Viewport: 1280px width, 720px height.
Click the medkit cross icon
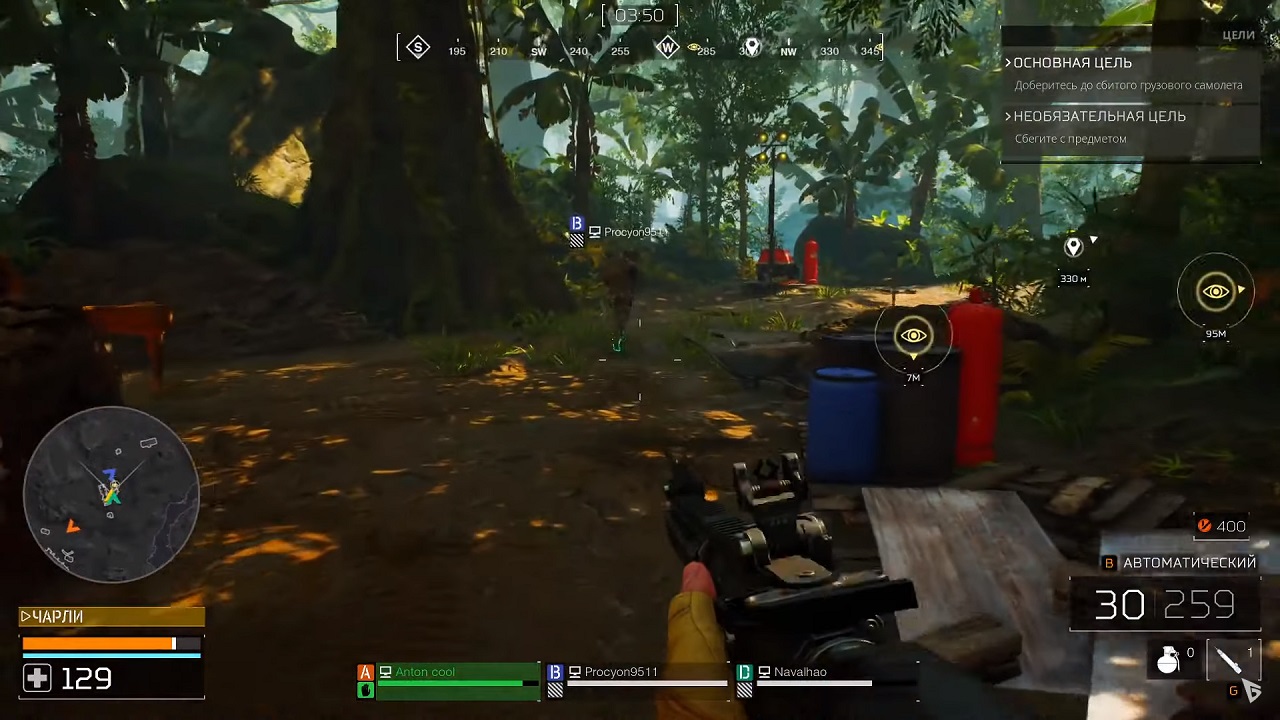[37, 679]
